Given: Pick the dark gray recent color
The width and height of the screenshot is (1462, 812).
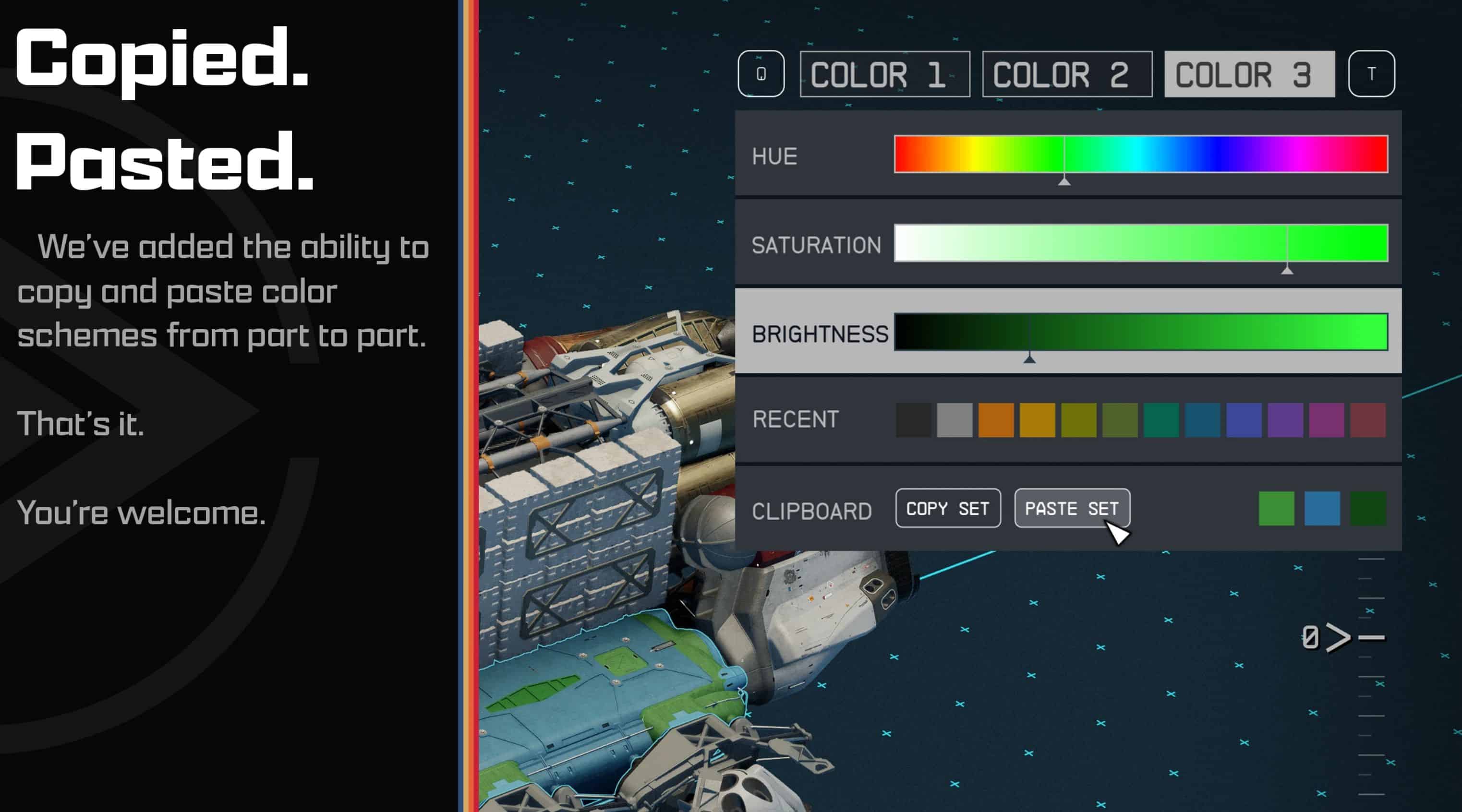Looking at the screenshot, I should 913,420.
